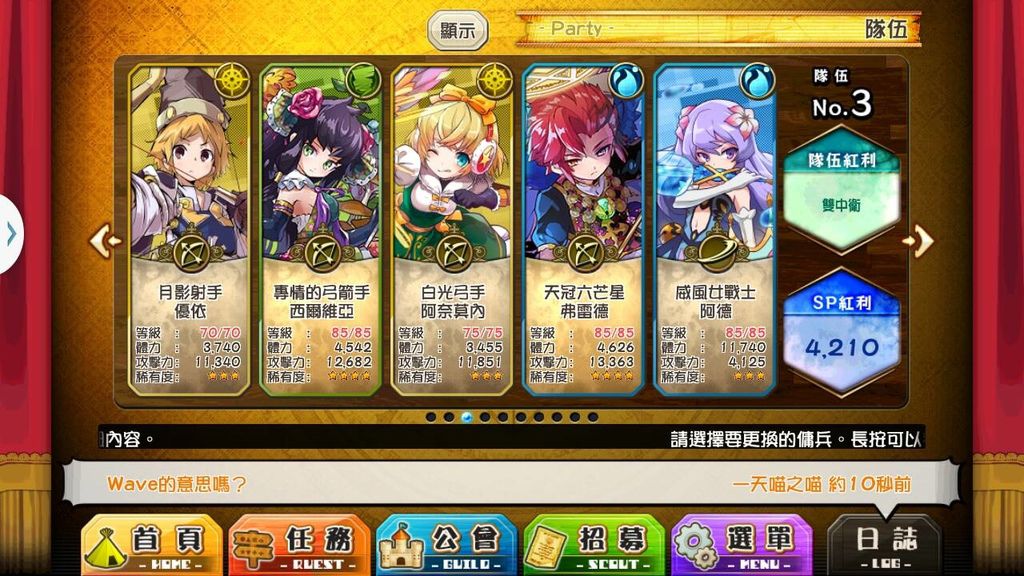
Task: Expand the side drawer arrow tab
Action: (10, 235)
